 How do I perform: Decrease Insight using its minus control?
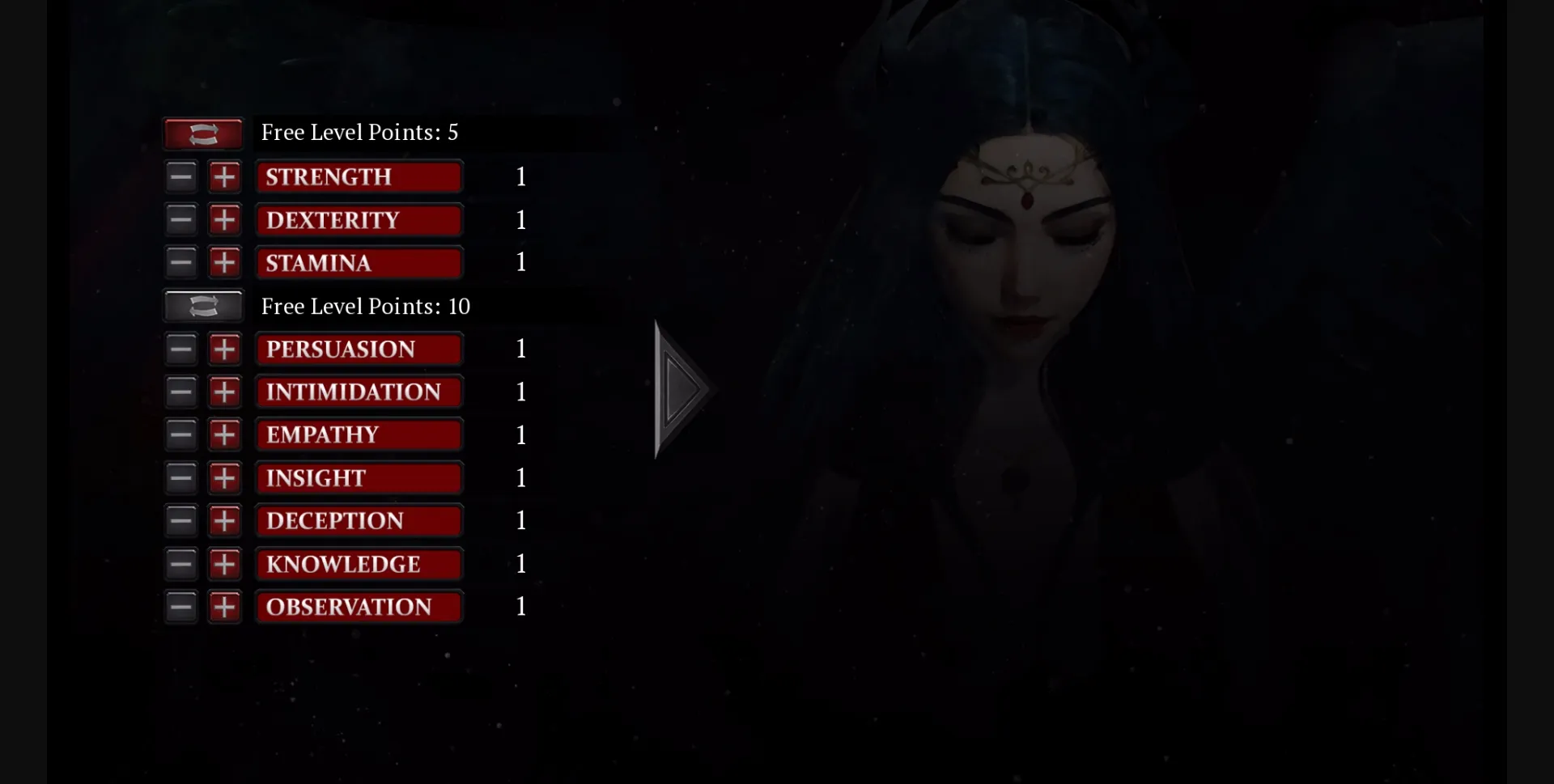180,477
